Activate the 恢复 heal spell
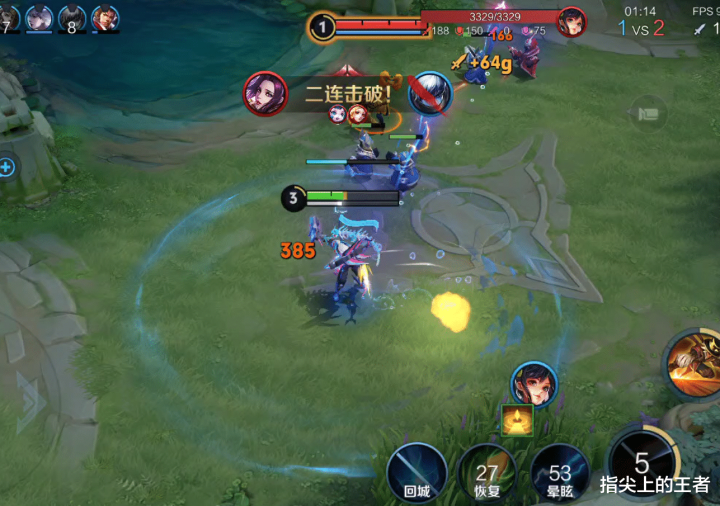 coord(487,473)
